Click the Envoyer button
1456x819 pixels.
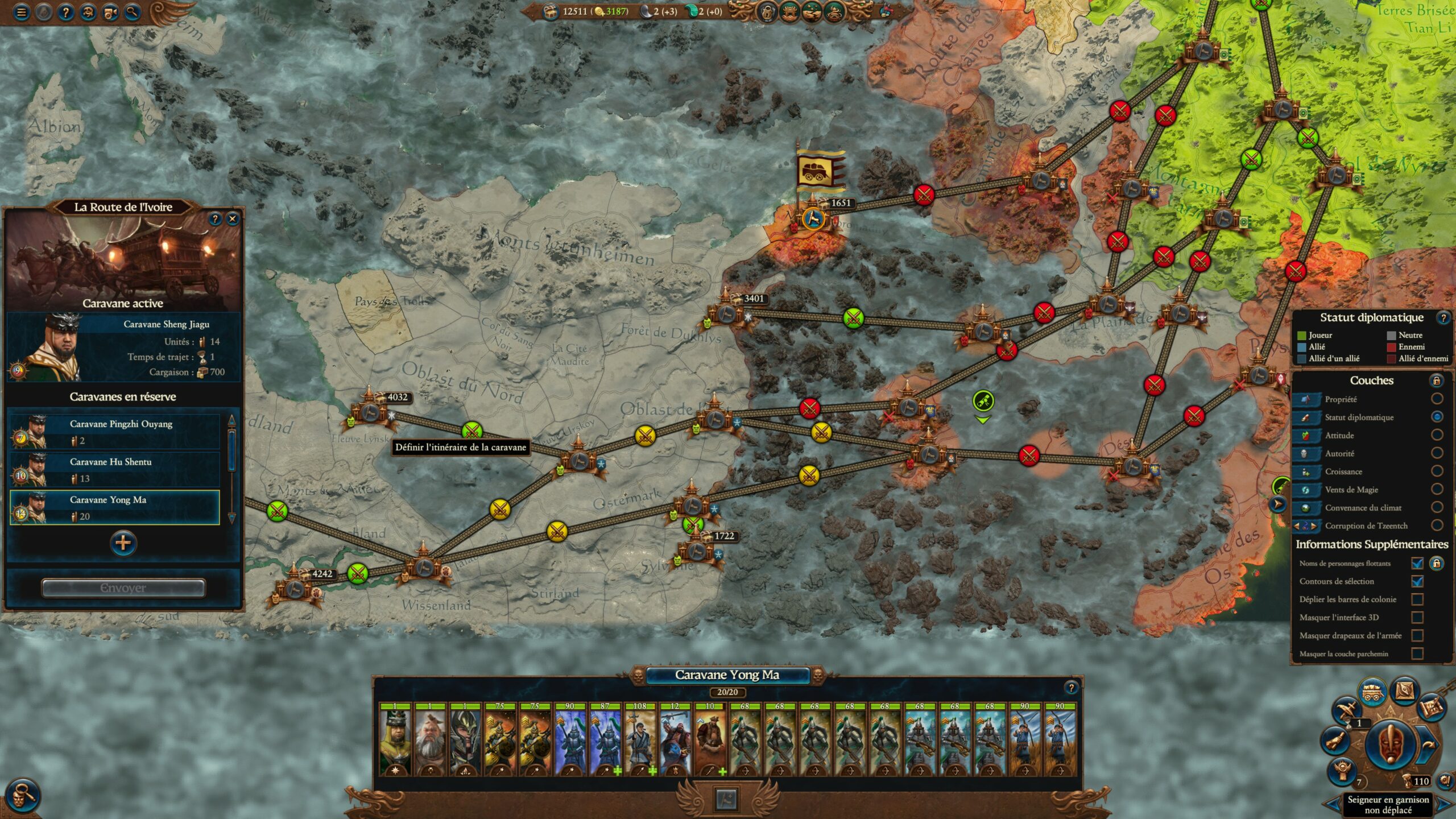click(123, 588)
